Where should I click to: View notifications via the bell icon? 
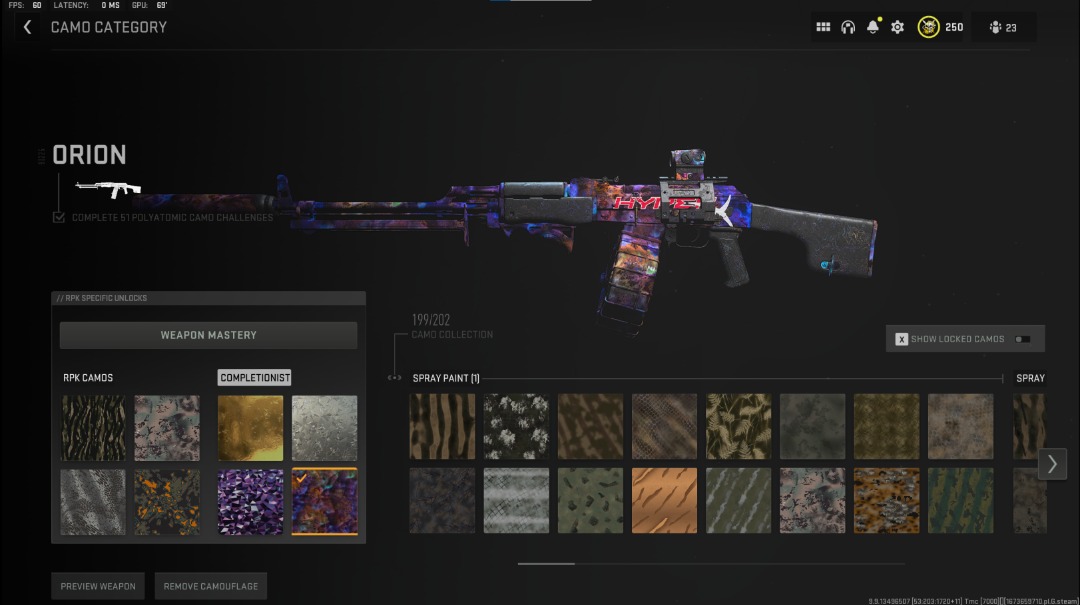[x=873, y=27]
